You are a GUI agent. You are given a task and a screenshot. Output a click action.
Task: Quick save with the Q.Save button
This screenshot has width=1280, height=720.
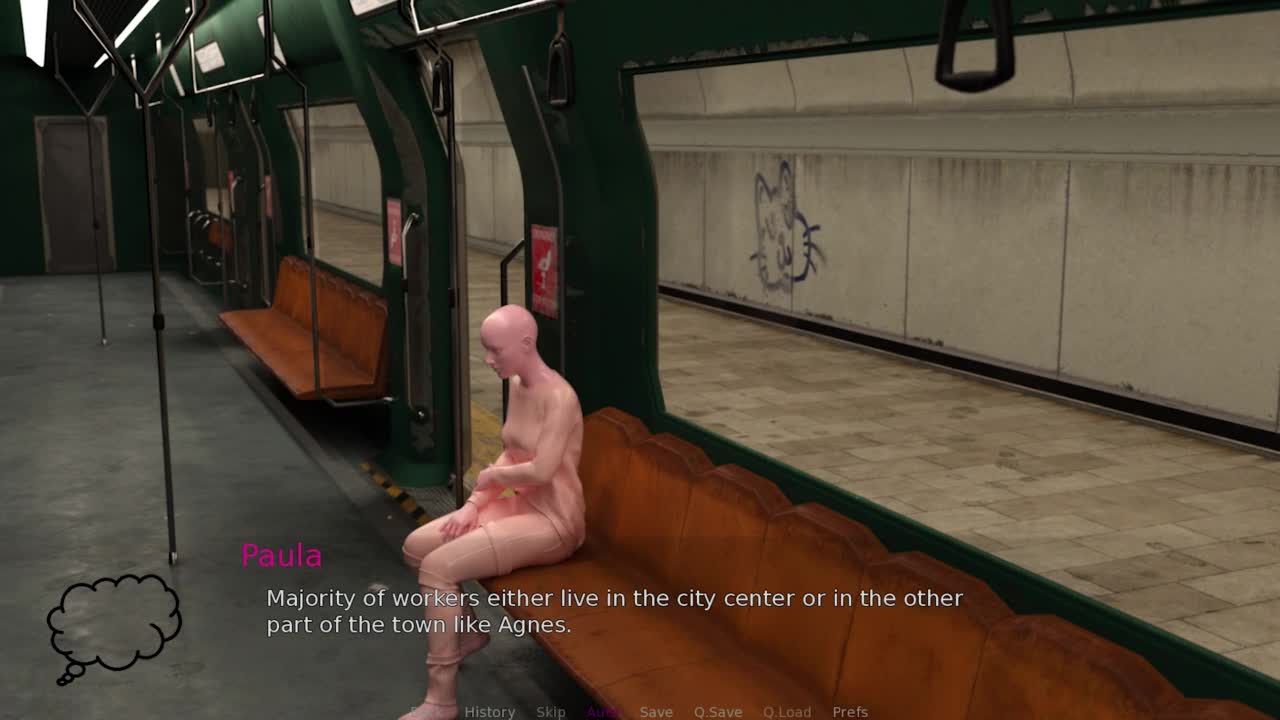pyautogui.click(x=718, y=712)
